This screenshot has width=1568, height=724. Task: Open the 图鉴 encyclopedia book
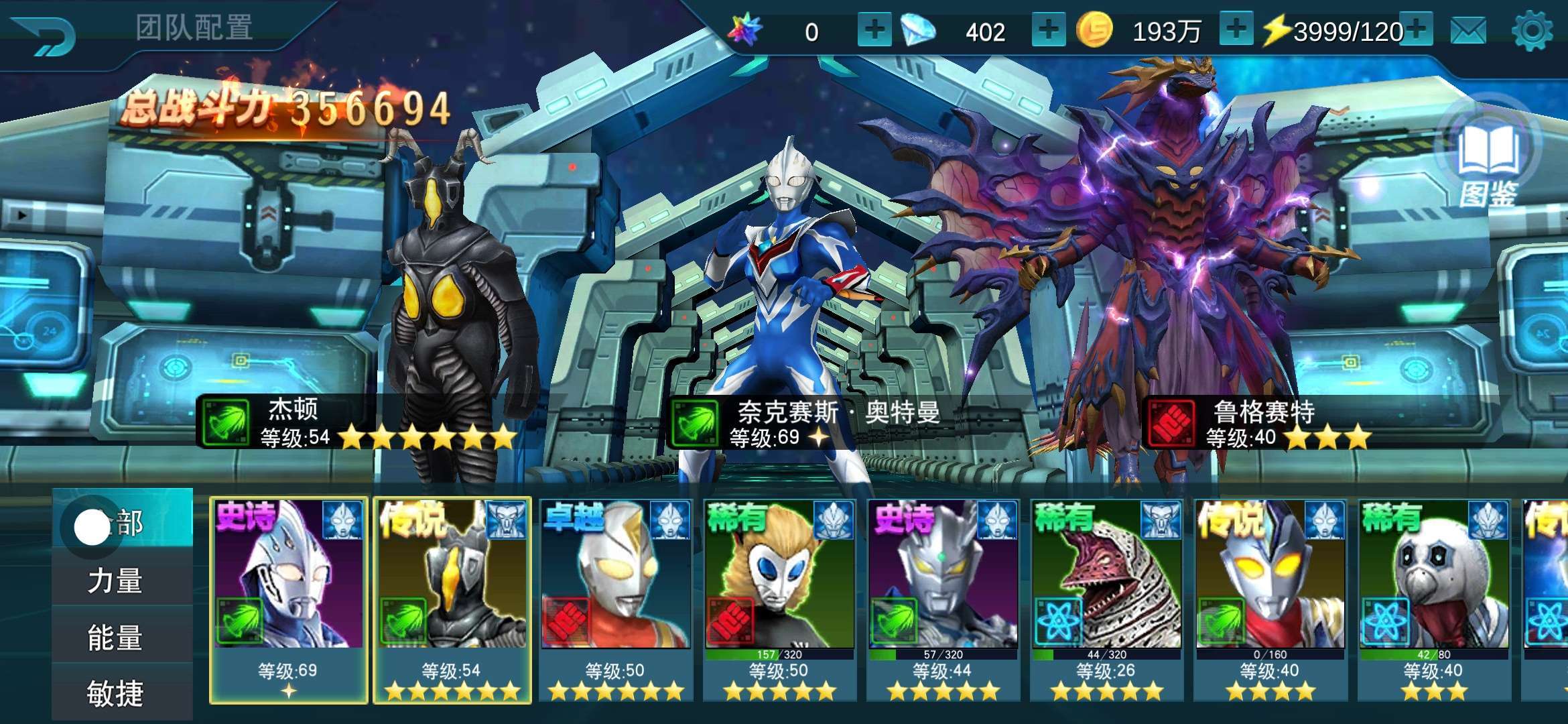1488,161
